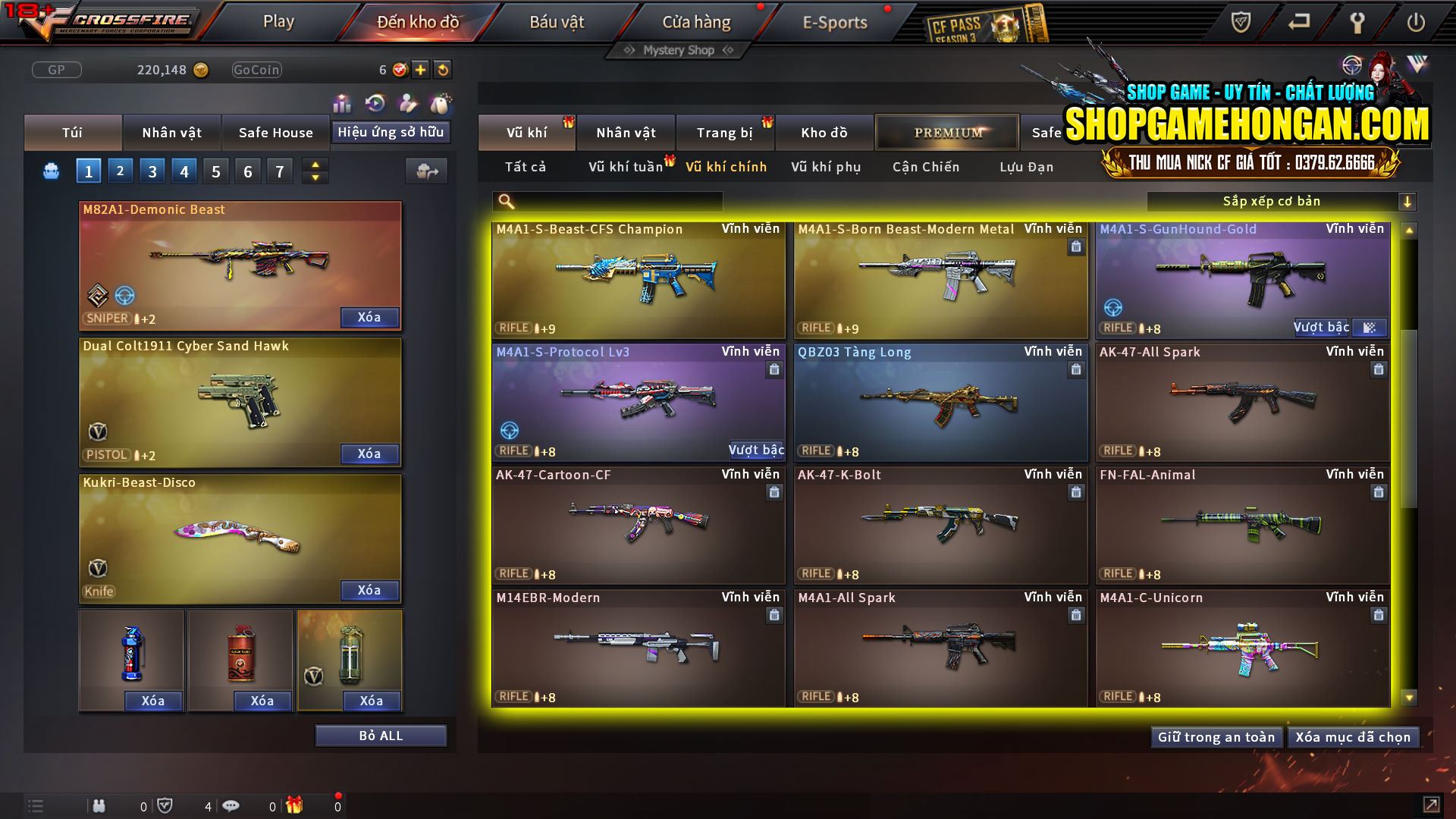Click the dog tags collection icon
Image resolution: width=1456 pixels, height=819 pixels.
click(441, 101)
